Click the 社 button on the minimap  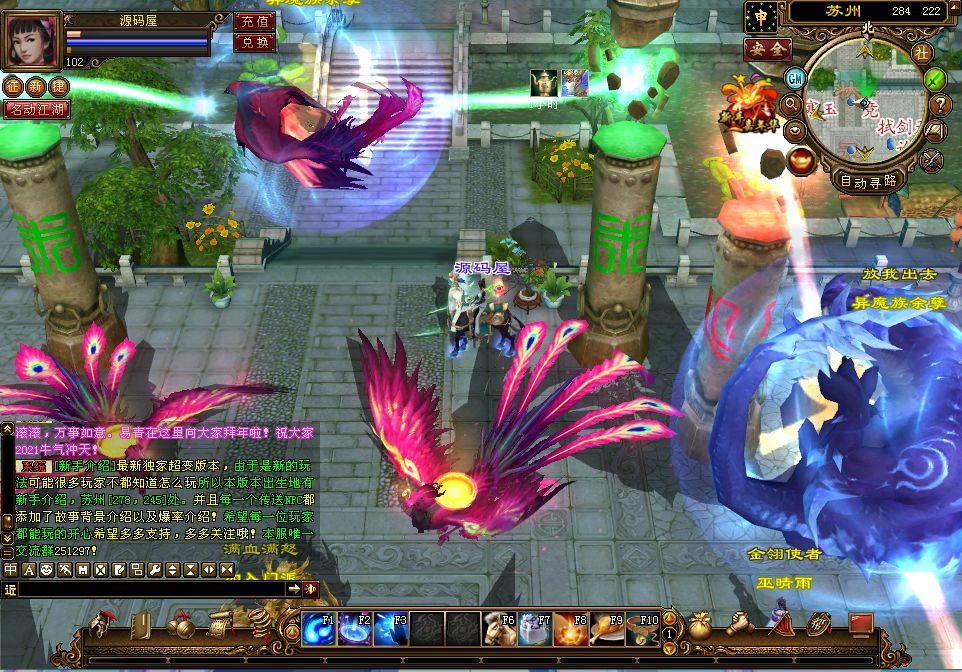pyautogui.click(x=922, y=52)
